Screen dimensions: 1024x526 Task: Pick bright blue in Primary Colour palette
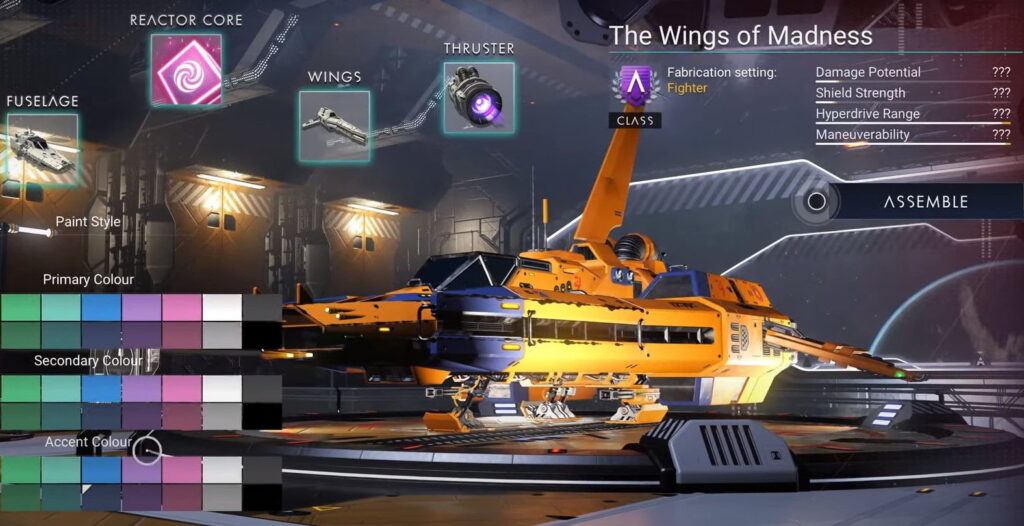[x=101, y=307]
